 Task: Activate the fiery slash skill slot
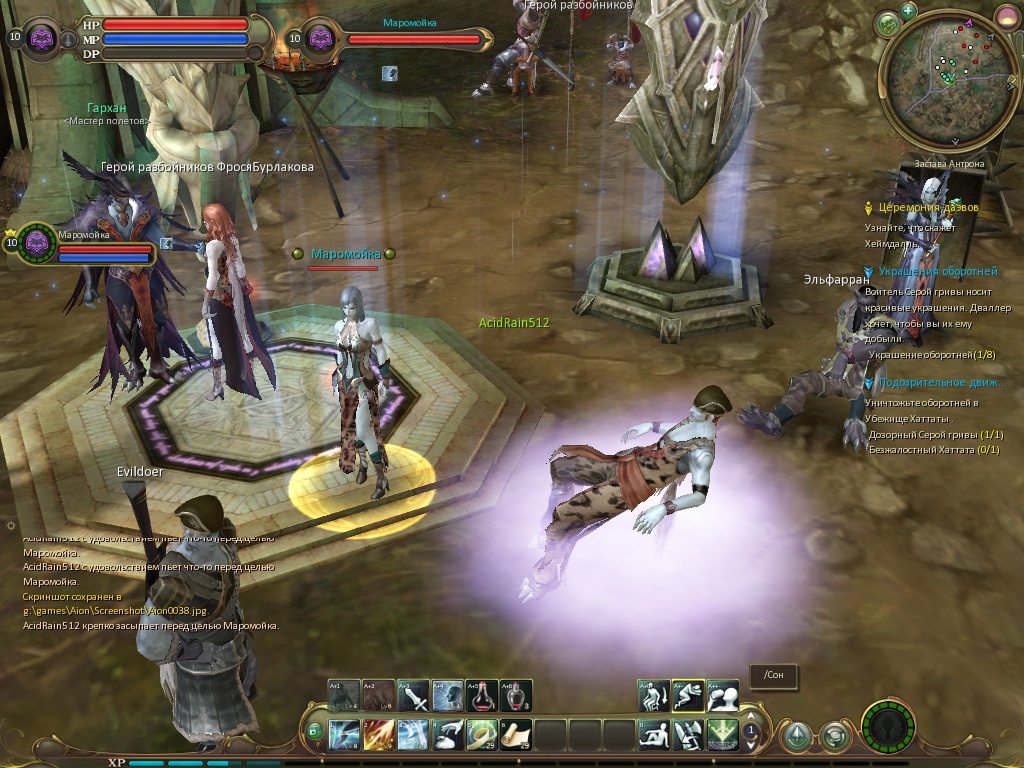379,735
